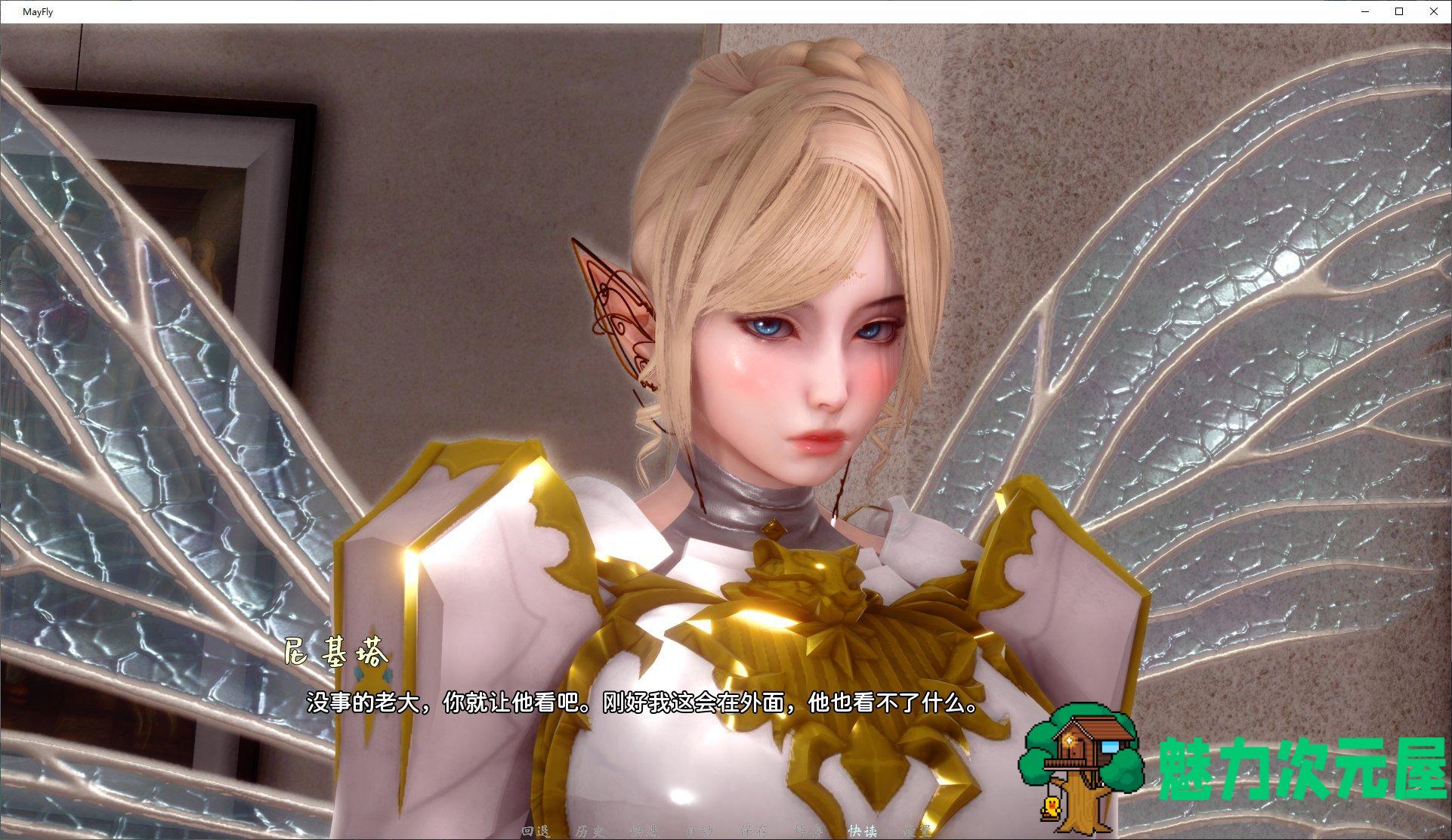Open the 历史 dialogue history log
This screenshot has width=1452, height=840.
point(592,829)
